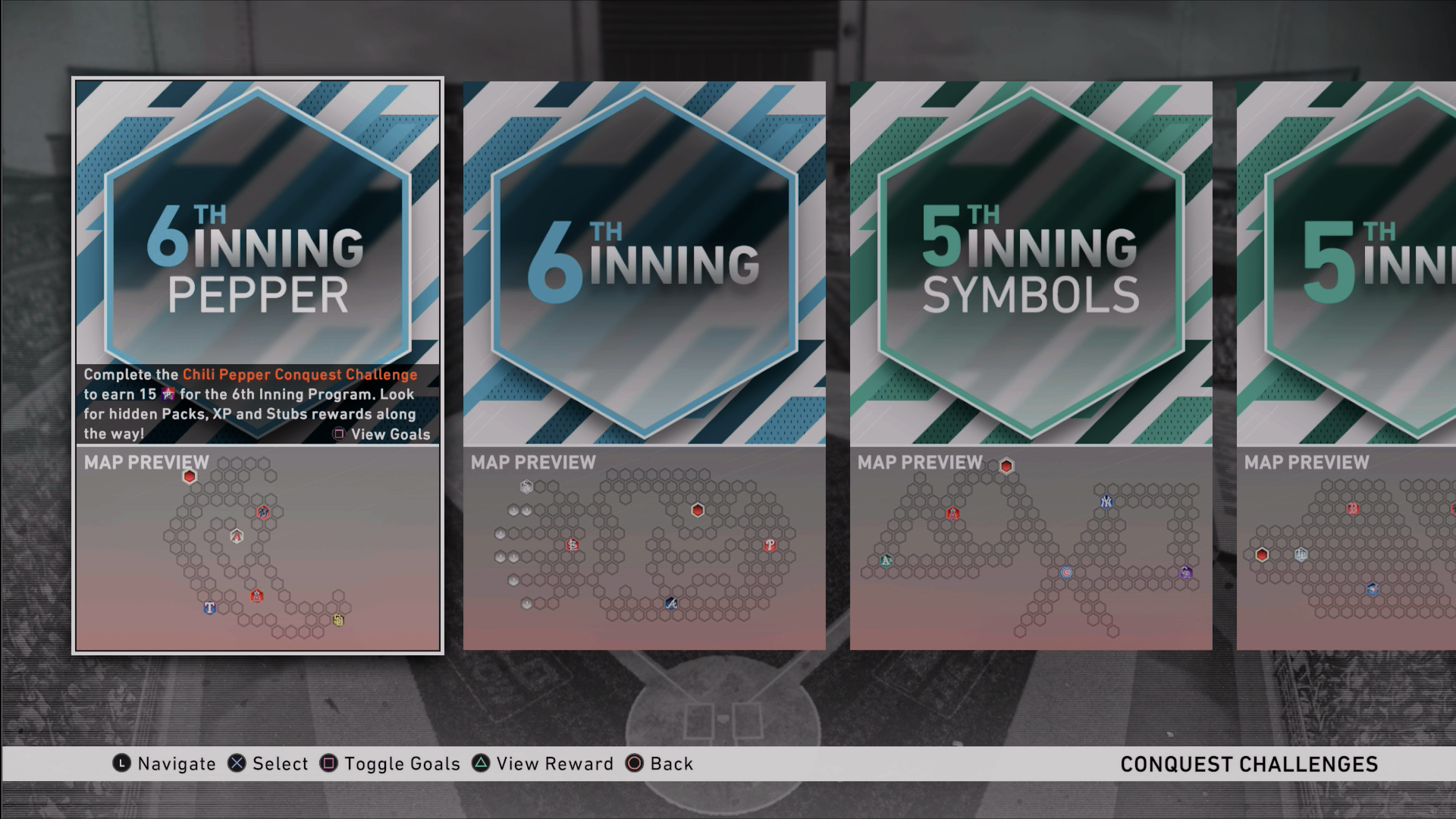Select the Cardinals logo on the 6th Inning map
1456x819 pixels.
click(573, 546)
